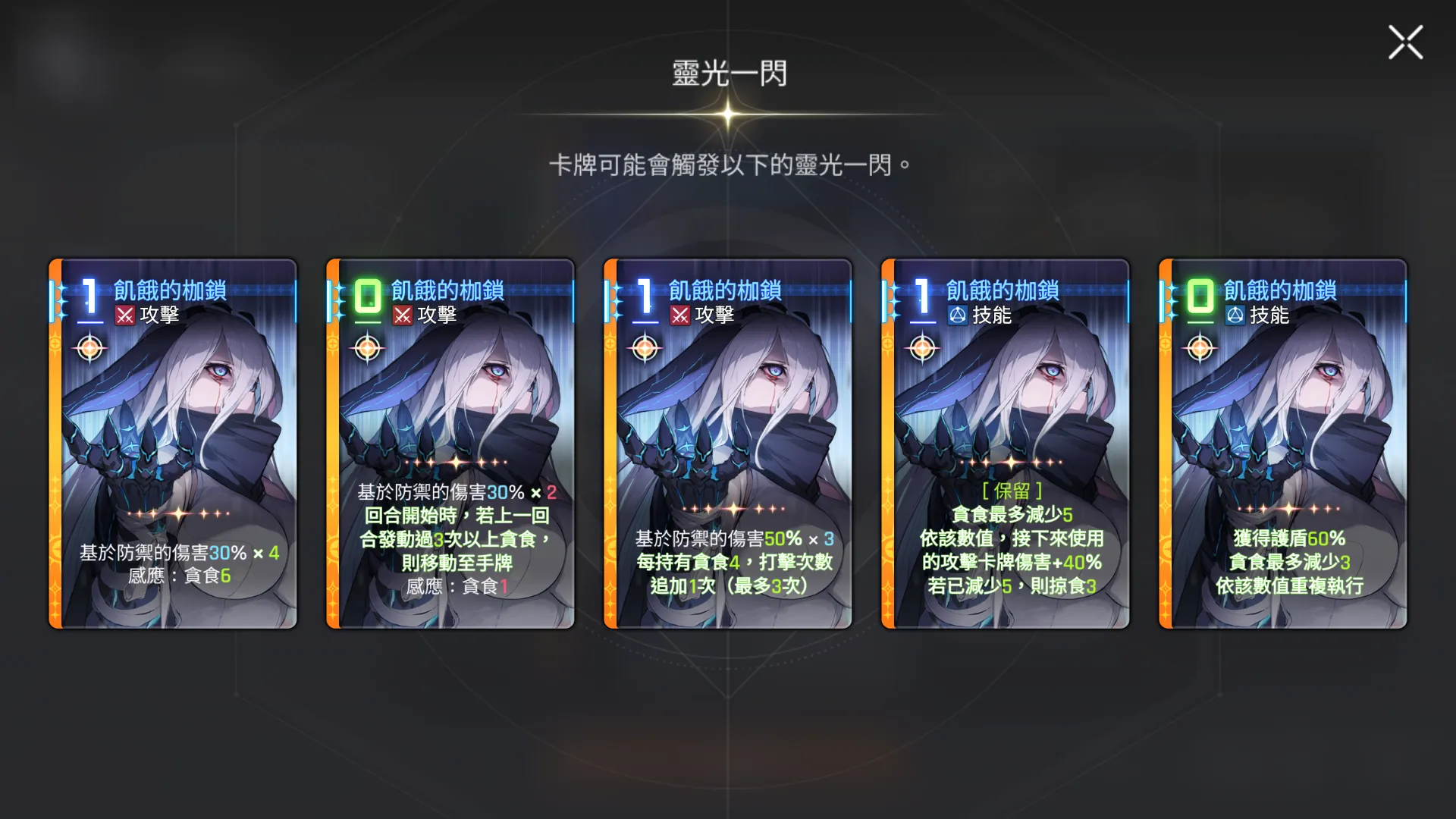Select the crosshair targeting icon on the first card
Screen dimensions: 1456x819
tap(91, 347)
